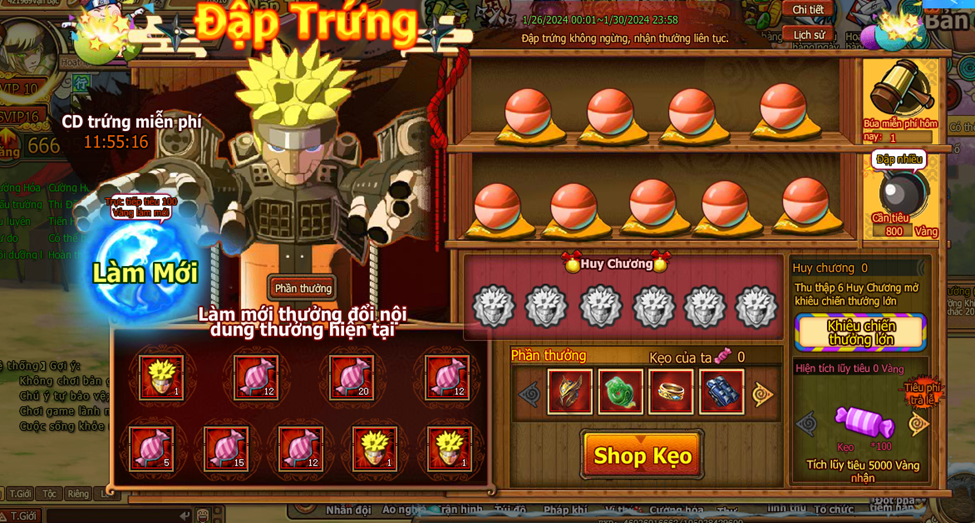Show next rewards with the right arrow

coord(763,394)
